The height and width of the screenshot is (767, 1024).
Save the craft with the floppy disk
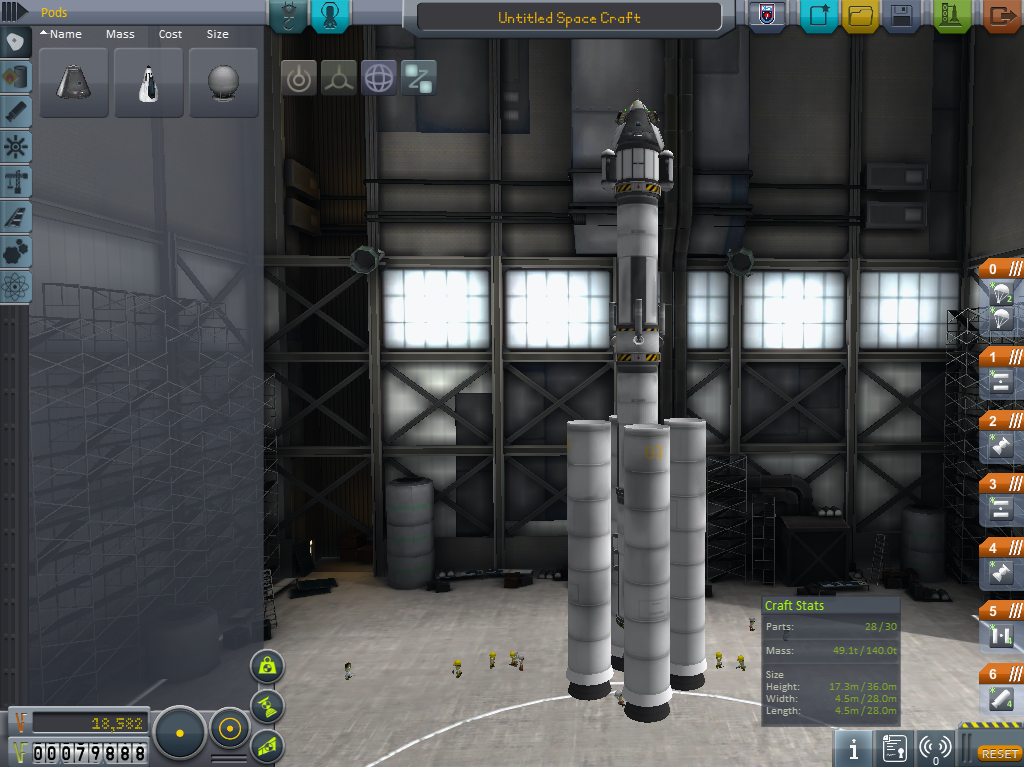pyautogui.click(x=902, y=16)
